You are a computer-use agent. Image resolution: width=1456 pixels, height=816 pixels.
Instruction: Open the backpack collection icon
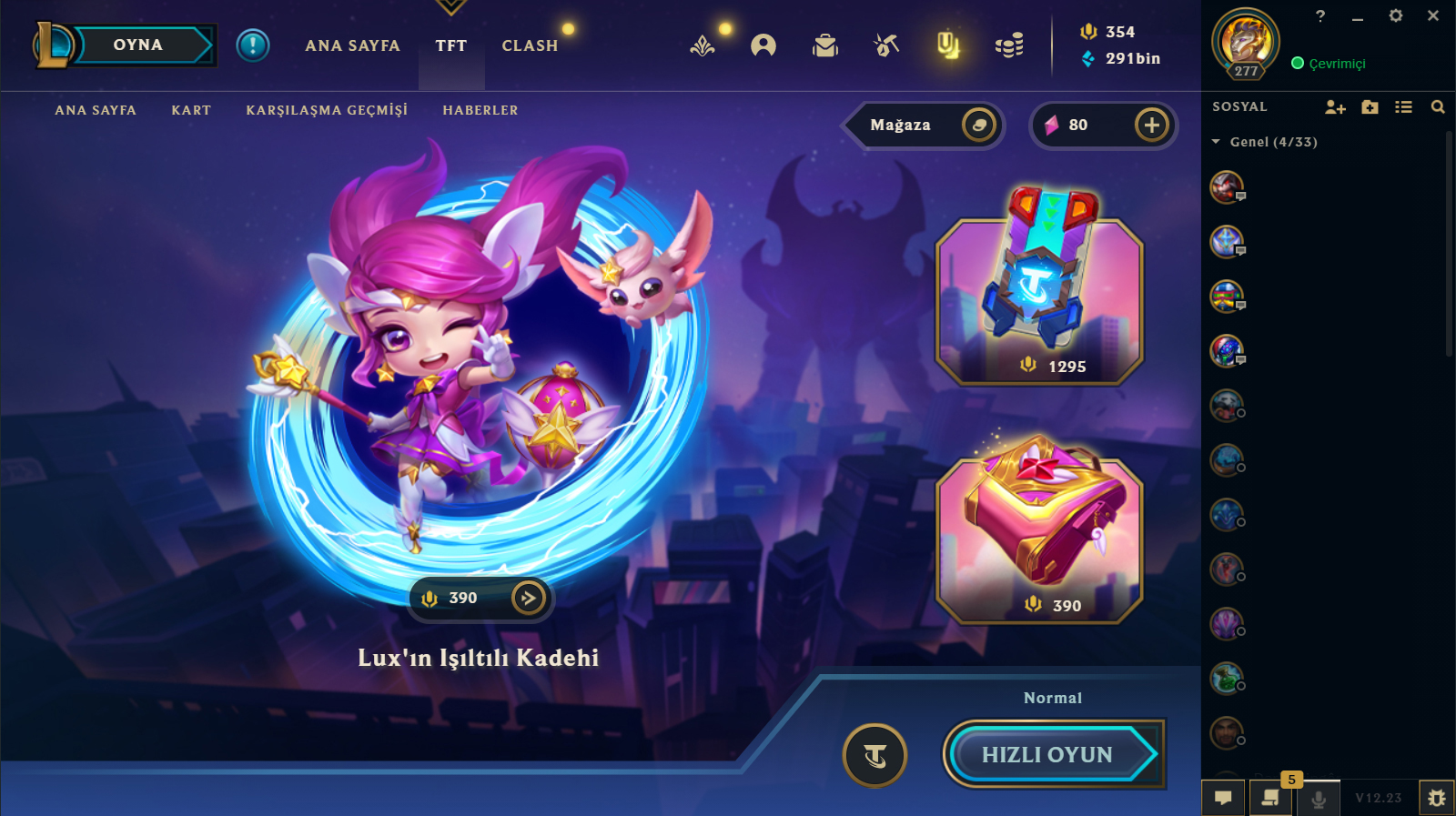click(824, 45)
